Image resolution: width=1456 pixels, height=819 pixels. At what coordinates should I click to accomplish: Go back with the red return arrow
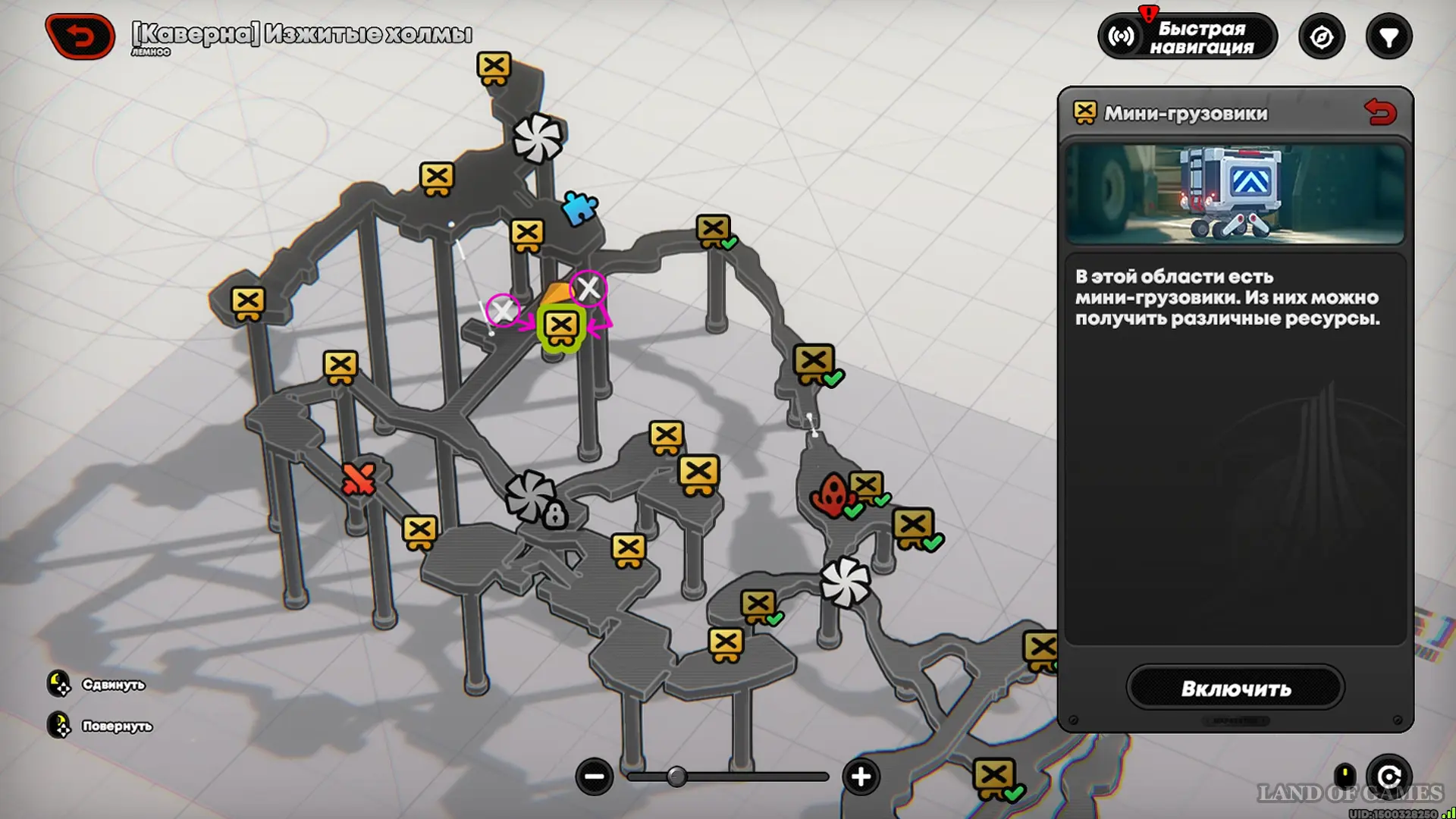(x=80, y=36)
